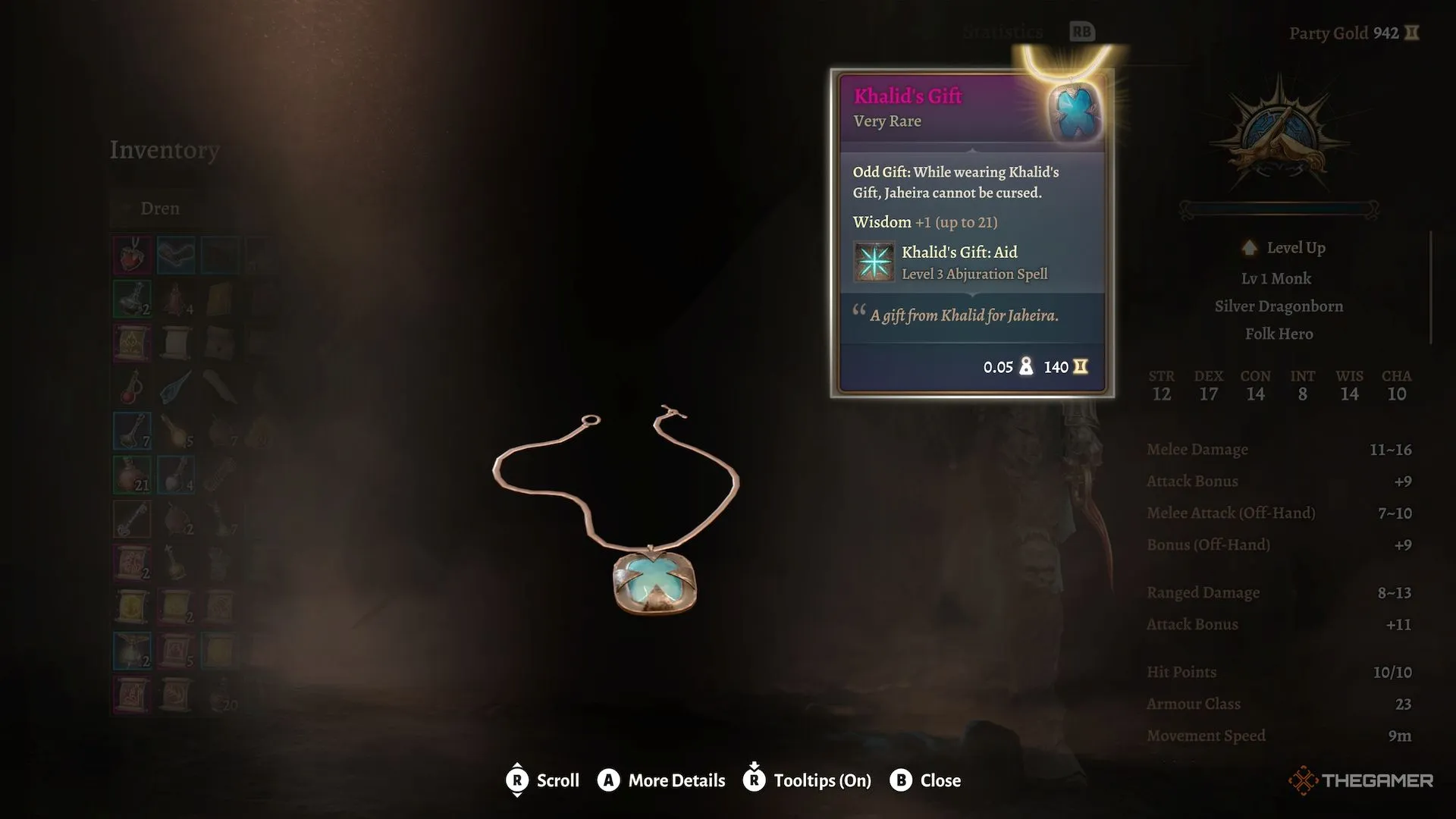Choose the key item in inventory
Screen dimensions: 1456x819
point(132,519)
